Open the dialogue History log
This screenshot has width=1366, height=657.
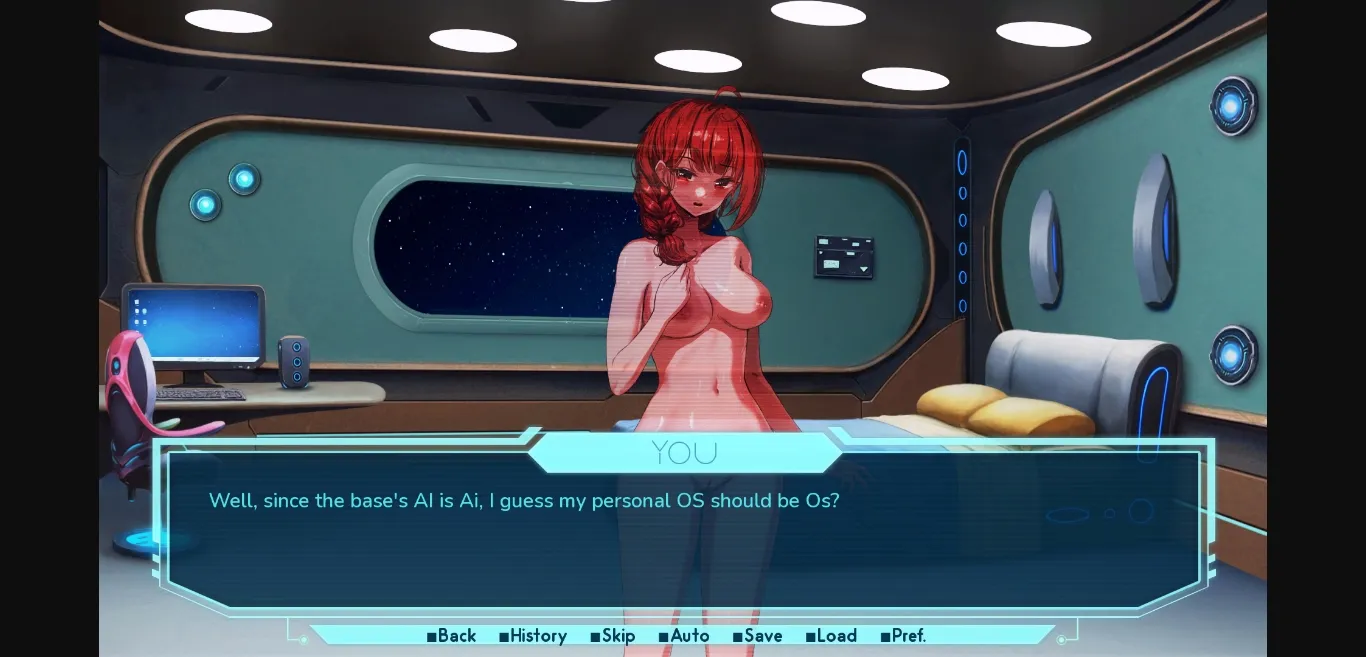[x=533, y=636]
